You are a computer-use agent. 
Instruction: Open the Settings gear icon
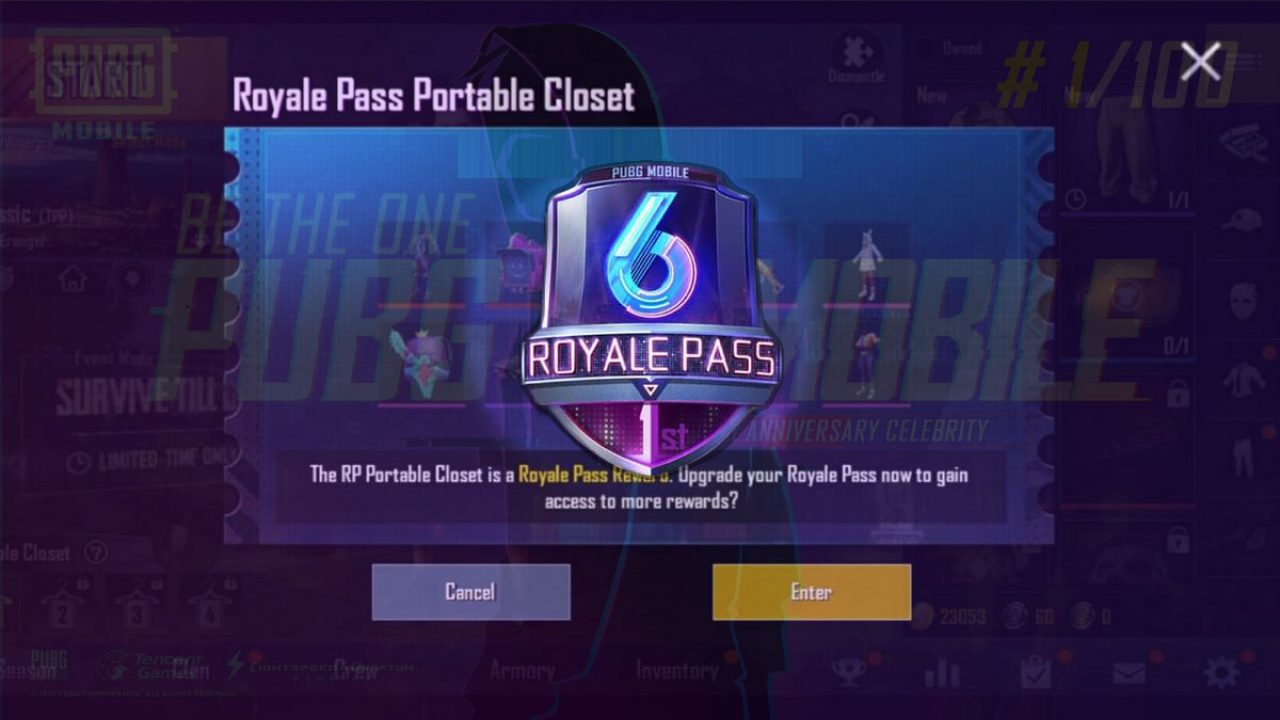pos(1221,673)
